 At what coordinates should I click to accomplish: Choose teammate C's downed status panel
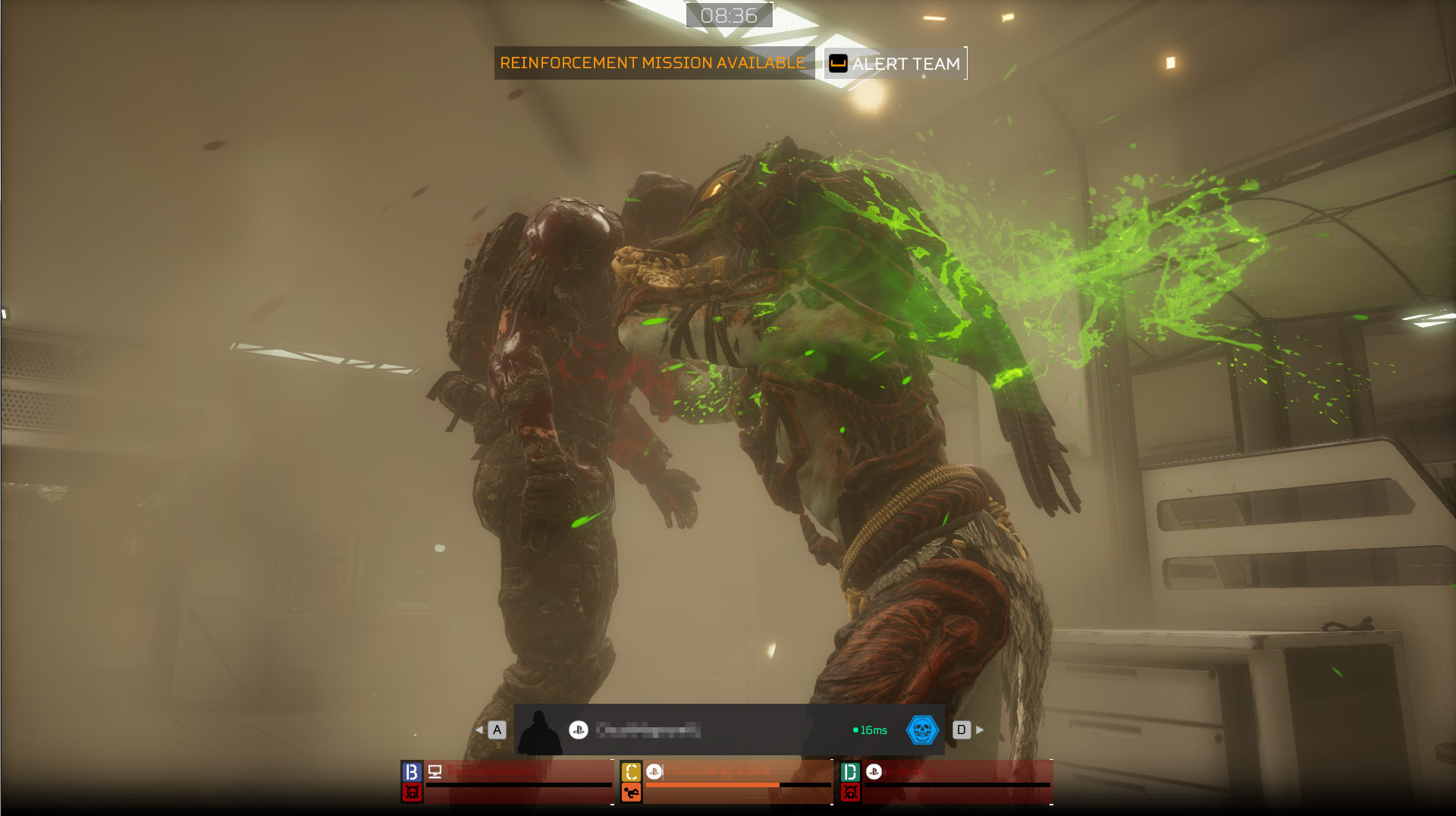[726, 783]
